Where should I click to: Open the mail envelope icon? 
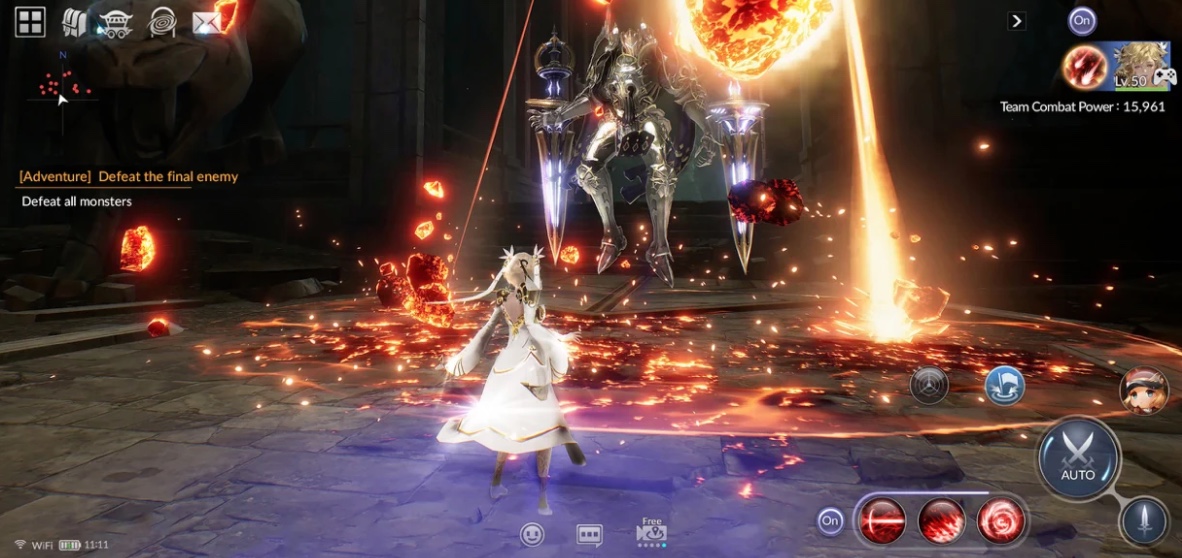tap(206, 22)
